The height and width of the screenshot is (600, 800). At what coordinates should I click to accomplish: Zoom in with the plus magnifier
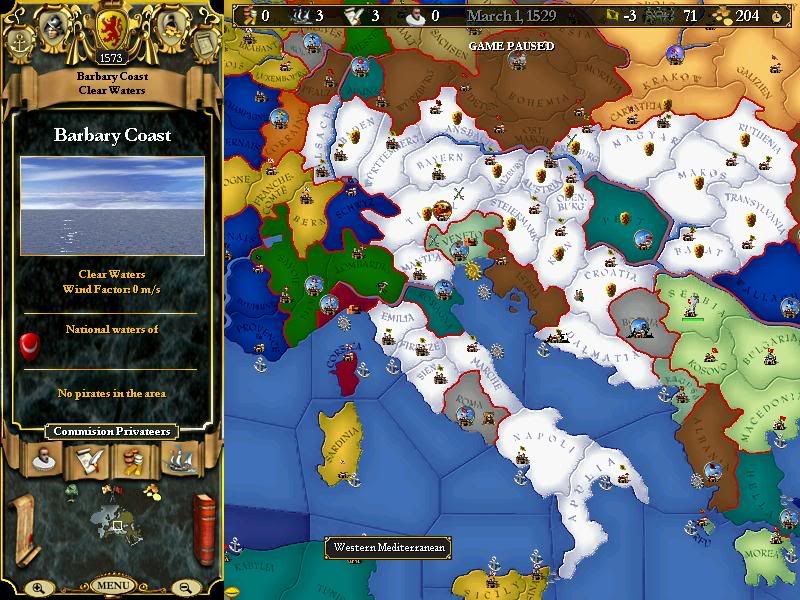pos(39,588)
